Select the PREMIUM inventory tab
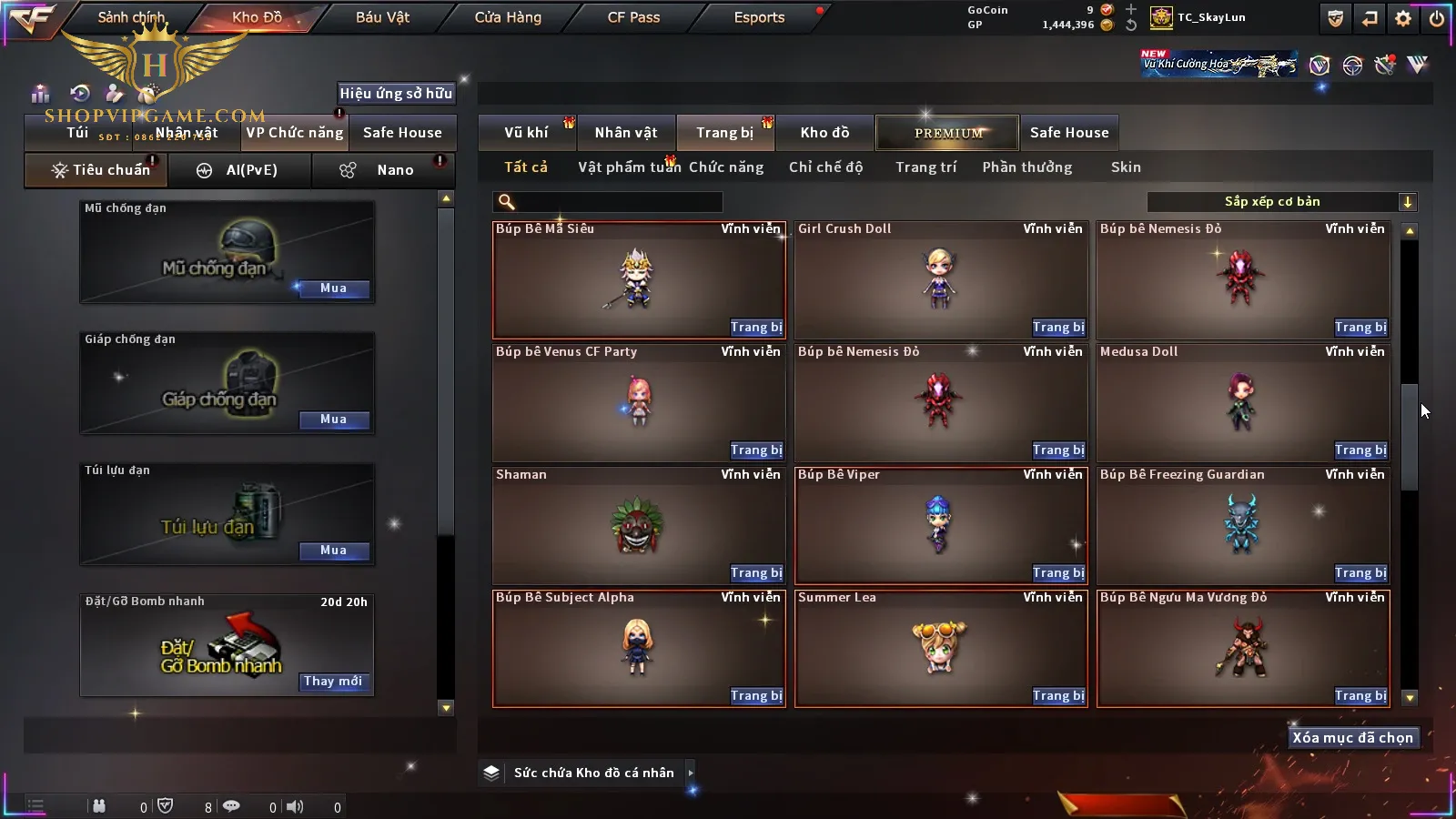The height and width of the screenshot is (819, 1456). 947,133
